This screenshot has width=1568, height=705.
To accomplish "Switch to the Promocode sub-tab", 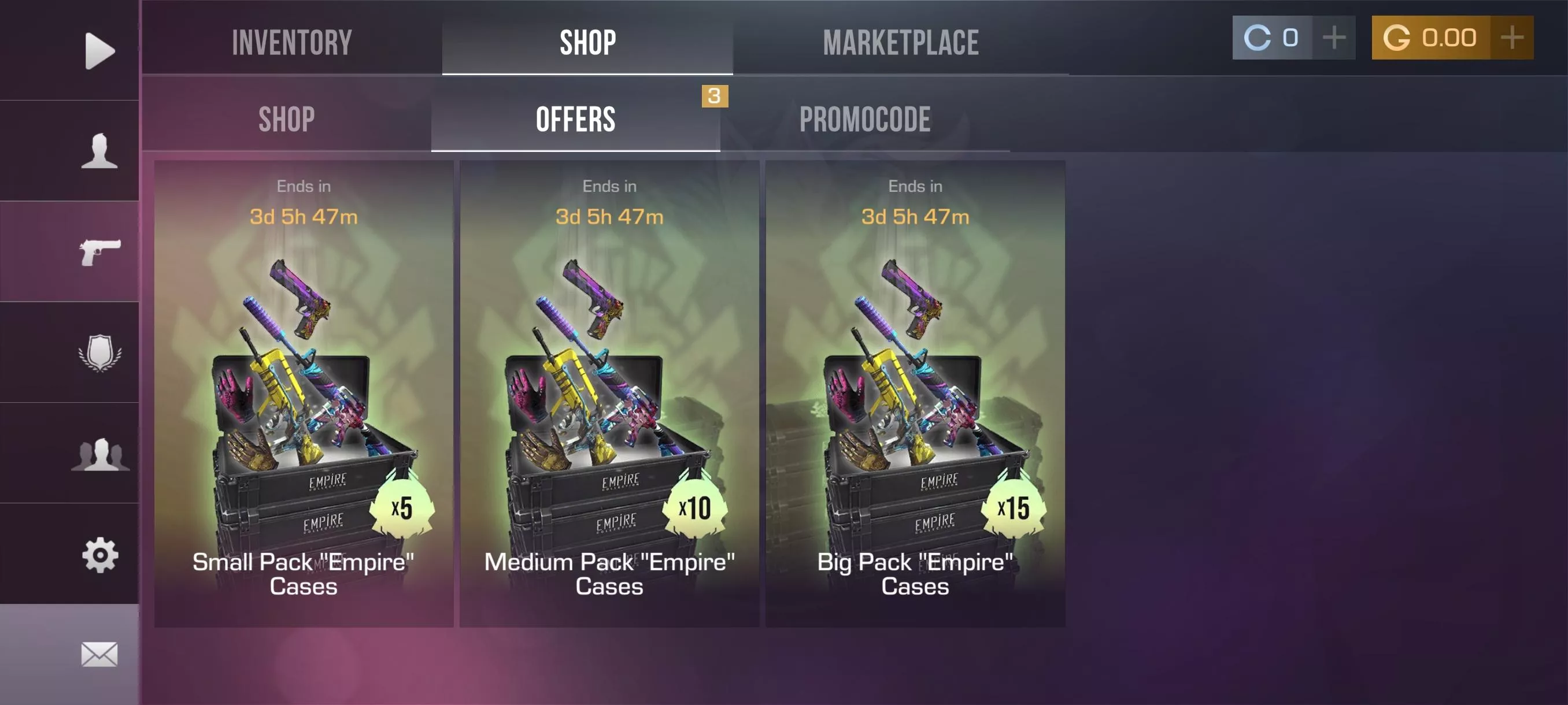I will (864, 118).
